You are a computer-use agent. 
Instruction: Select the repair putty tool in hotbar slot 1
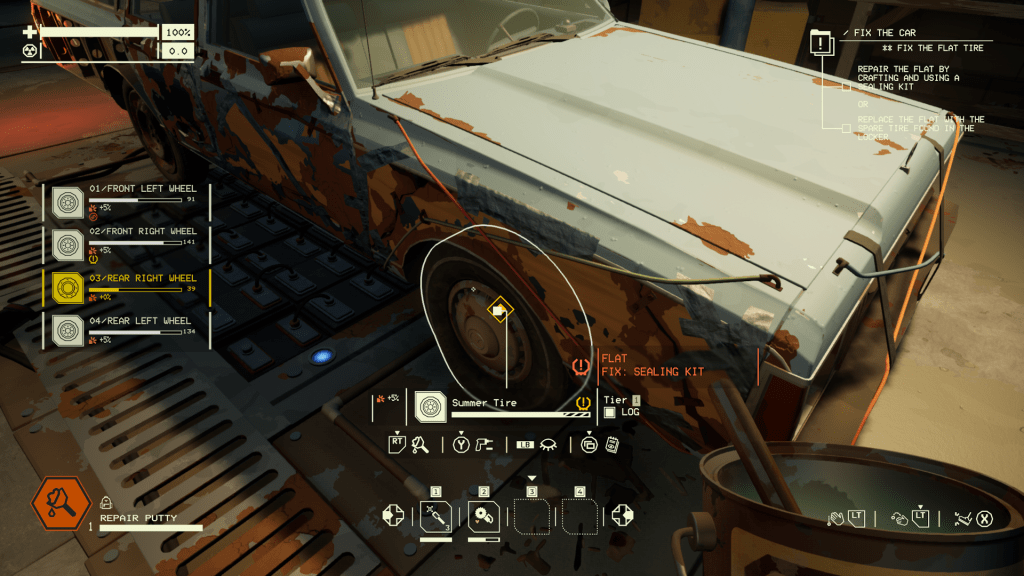435,516
